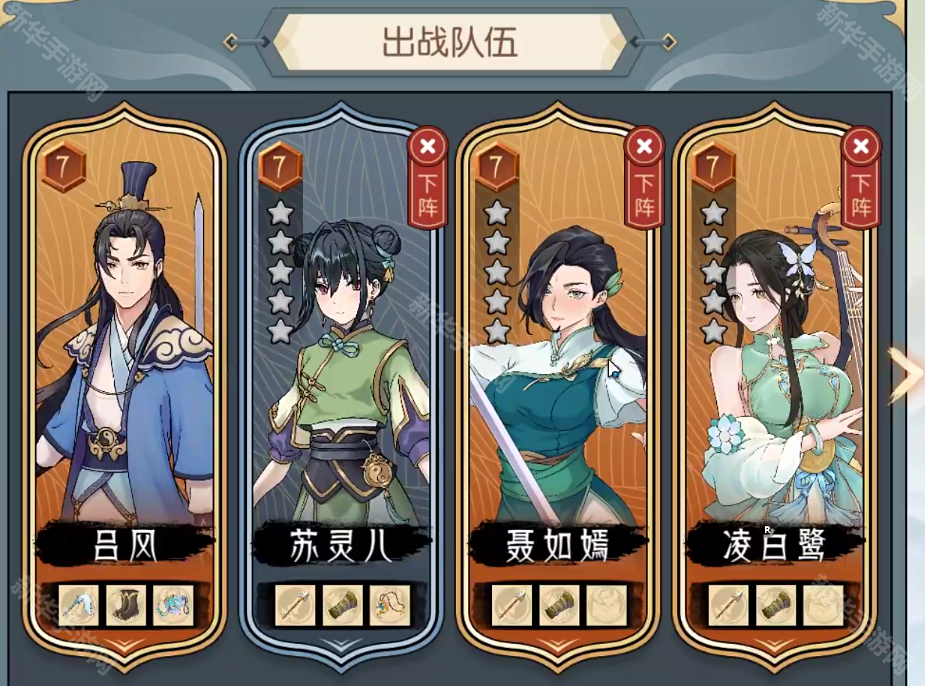
Task: Show next heroes with the right arrow
Action: 906,374
